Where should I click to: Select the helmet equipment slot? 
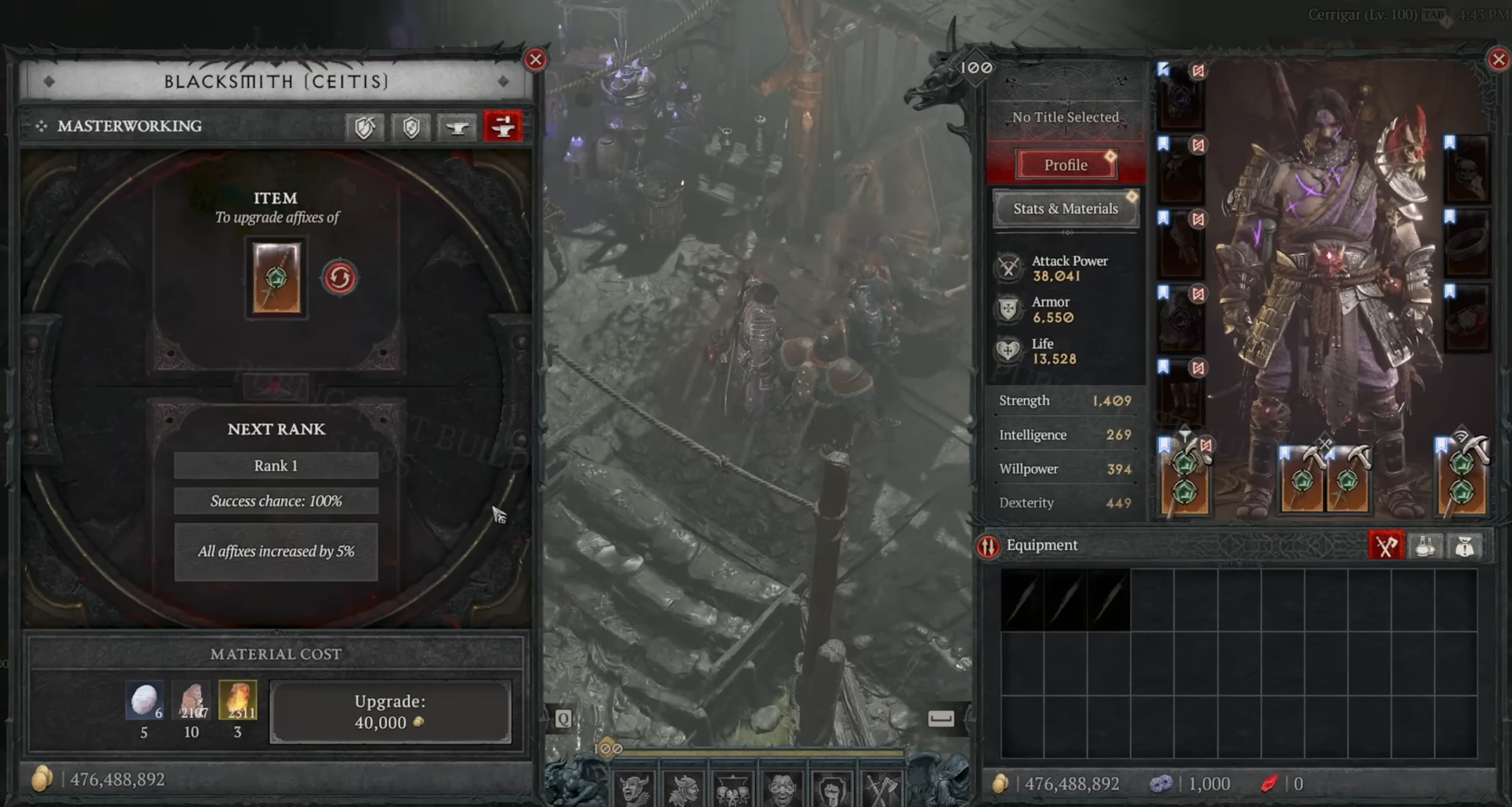click(x=1180, y=96)
